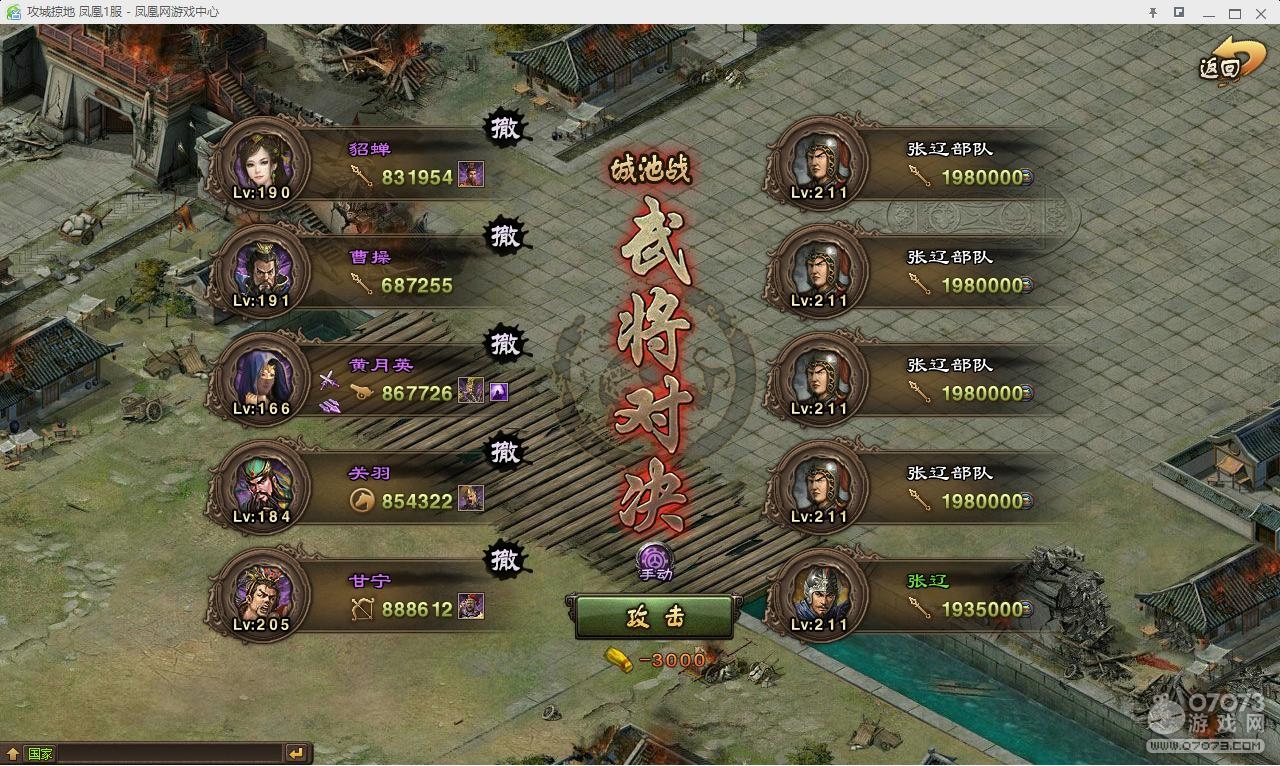Withdraw Gan Ning from the battle
1280x766 pixels.
(x=505, y=561)
